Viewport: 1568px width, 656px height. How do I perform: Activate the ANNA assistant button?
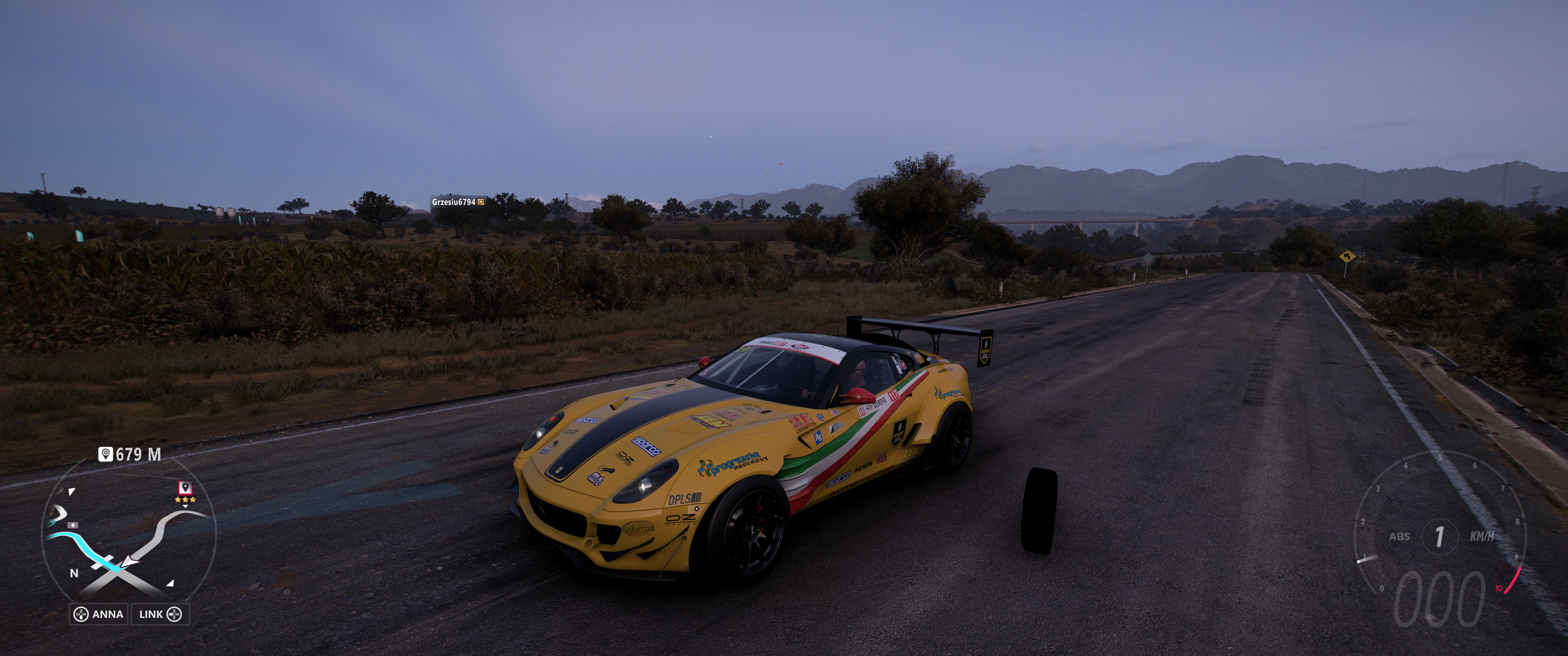(98, 614)
